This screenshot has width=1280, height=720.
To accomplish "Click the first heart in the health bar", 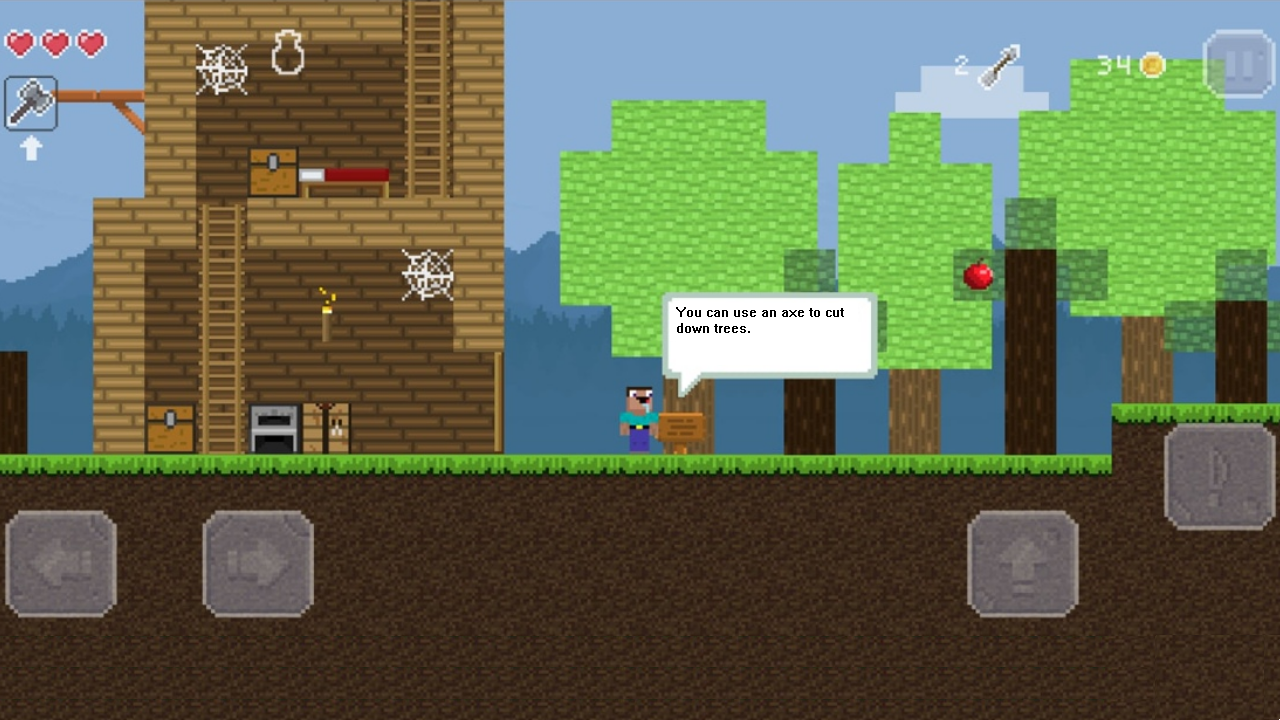I will [21, 45].
